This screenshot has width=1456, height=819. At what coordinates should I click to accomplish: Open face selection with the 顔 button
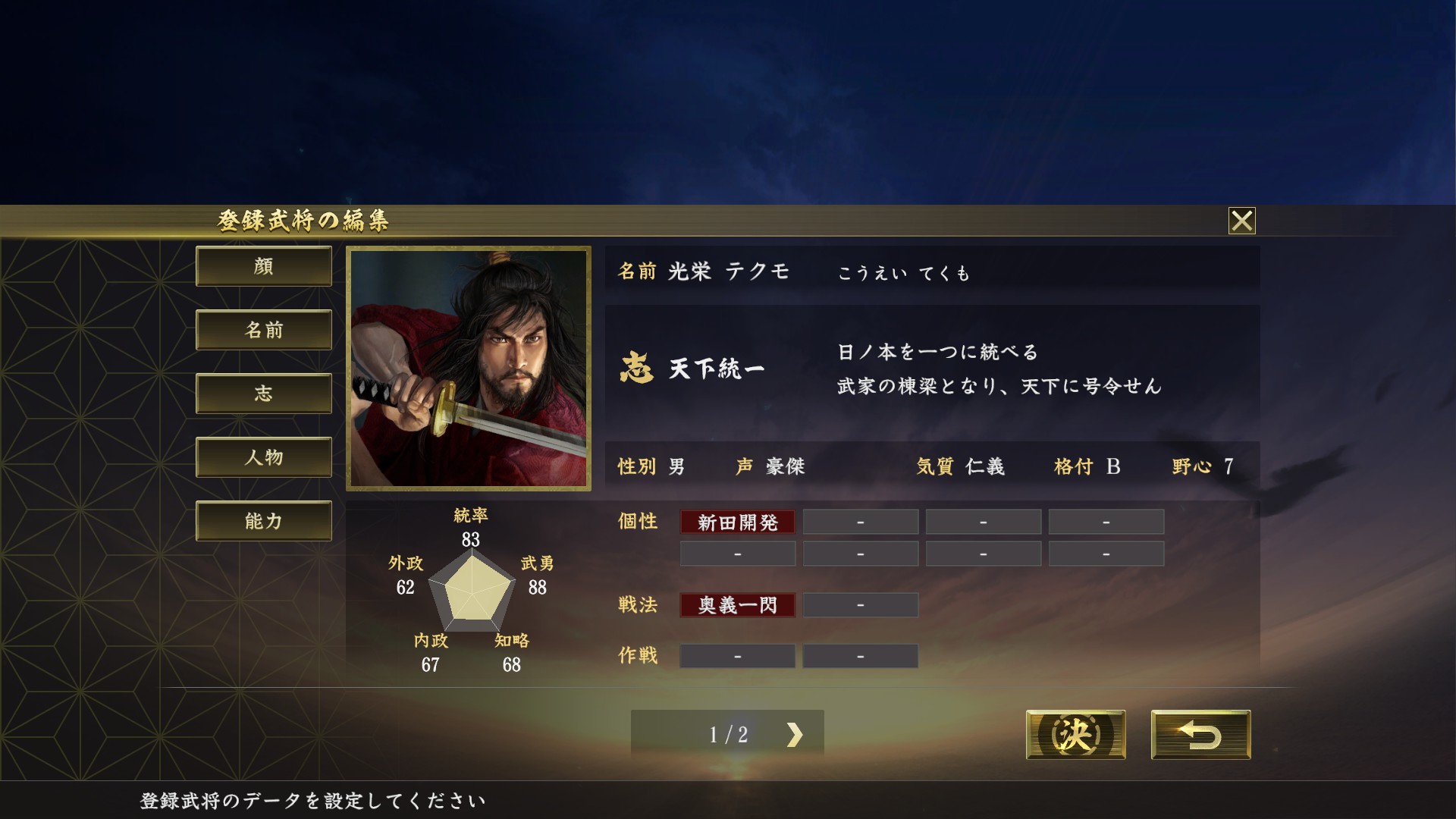point(263,266)
